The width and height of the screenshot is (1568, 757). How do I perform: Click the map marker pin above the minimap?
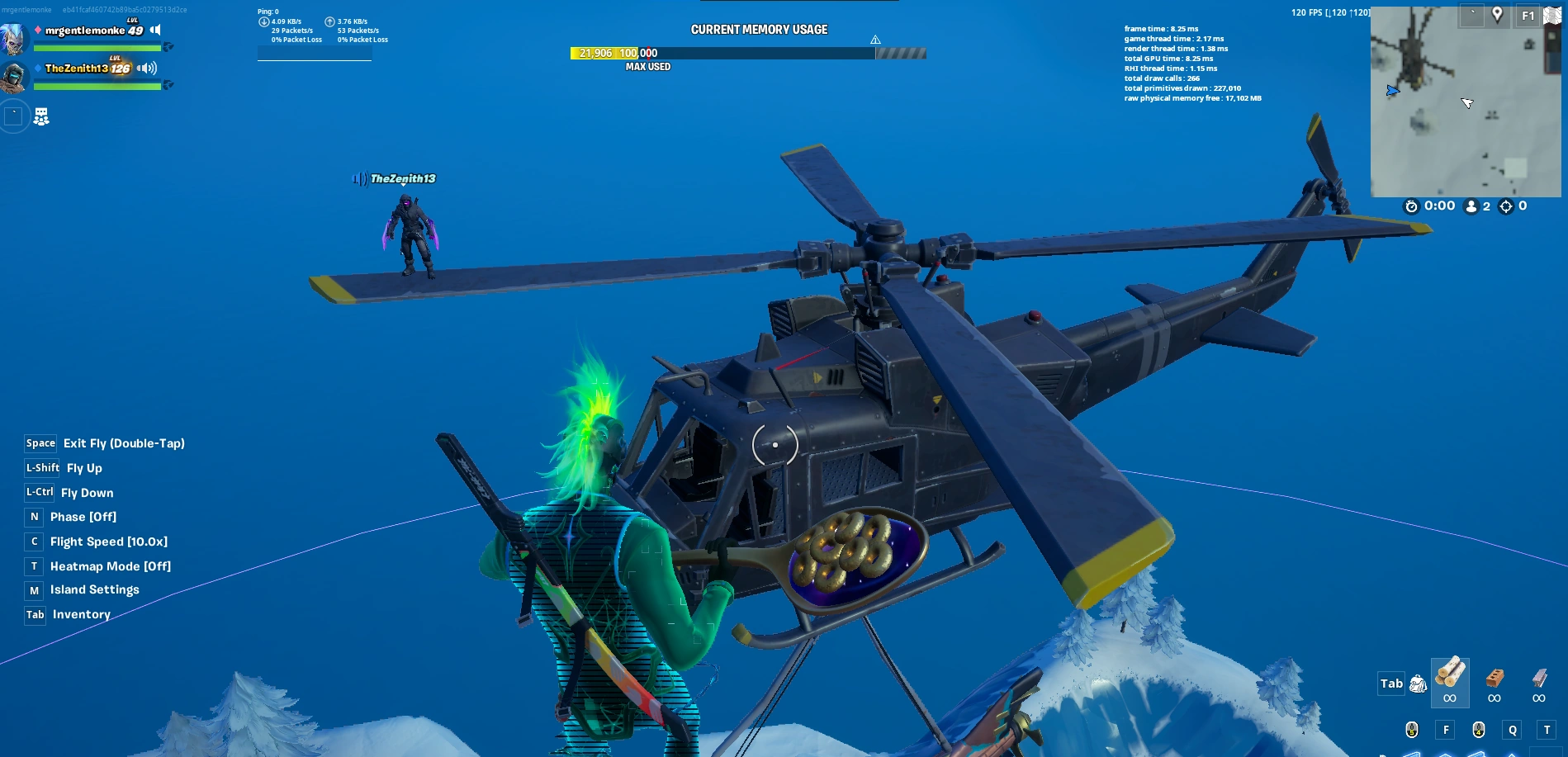point(1499,14)
